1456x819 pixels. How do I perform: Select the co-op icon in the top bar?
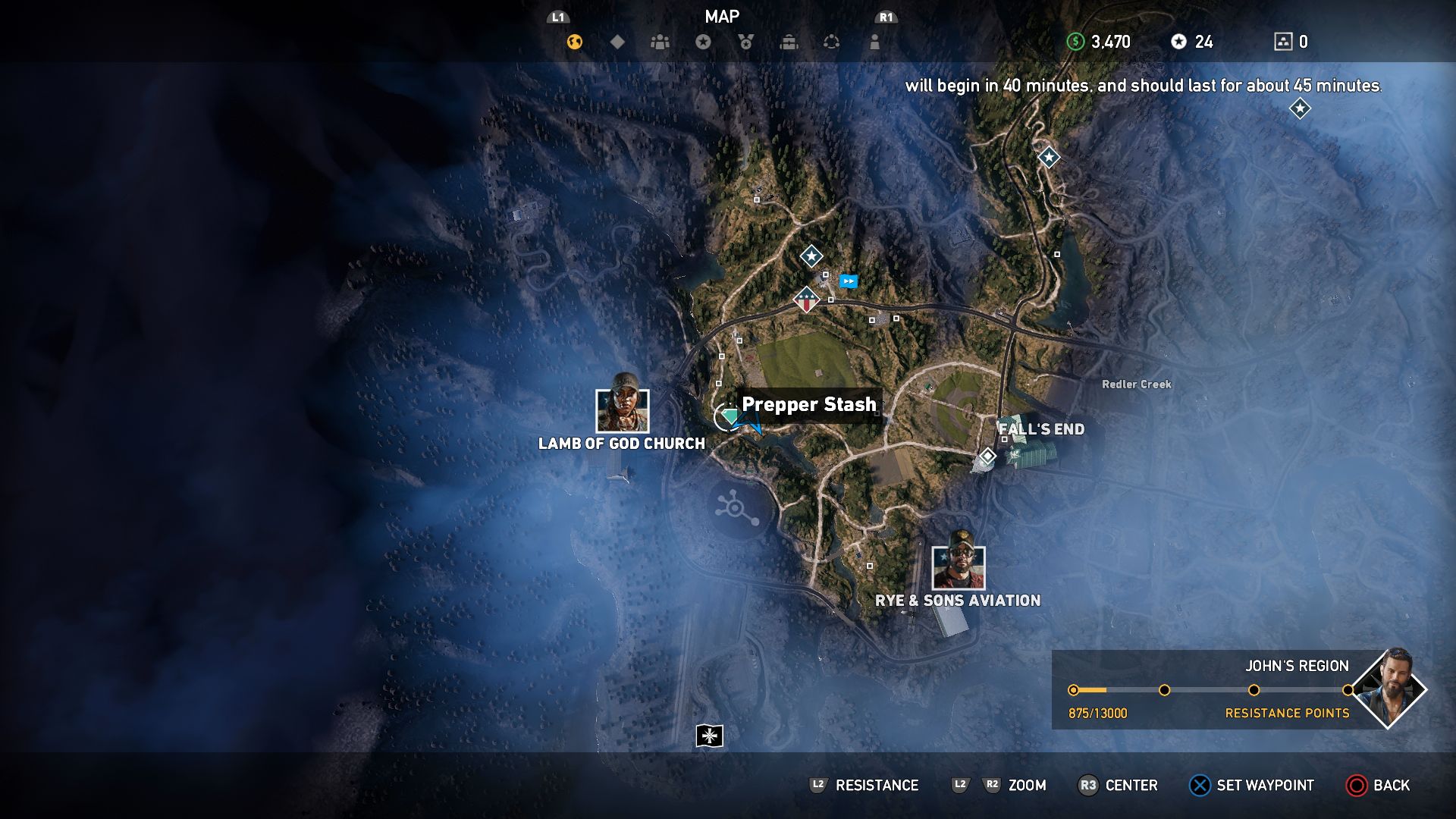tap(832, 42)
